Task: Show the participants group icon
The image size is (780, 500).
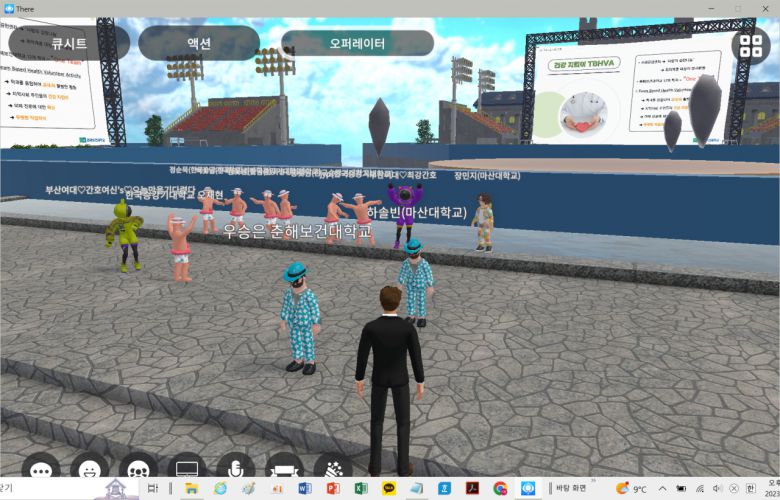Action: click(x=138, y=468)
